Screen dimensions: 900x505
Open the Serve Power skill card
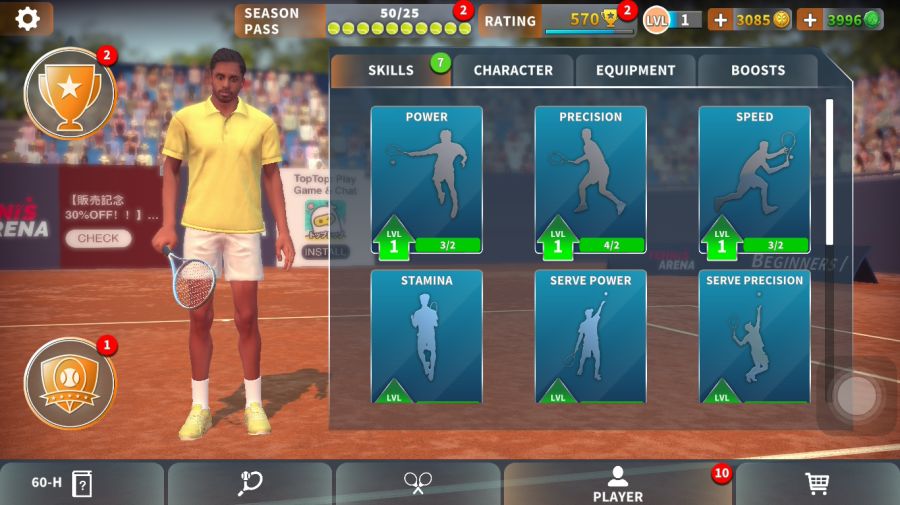coord(590,336)
